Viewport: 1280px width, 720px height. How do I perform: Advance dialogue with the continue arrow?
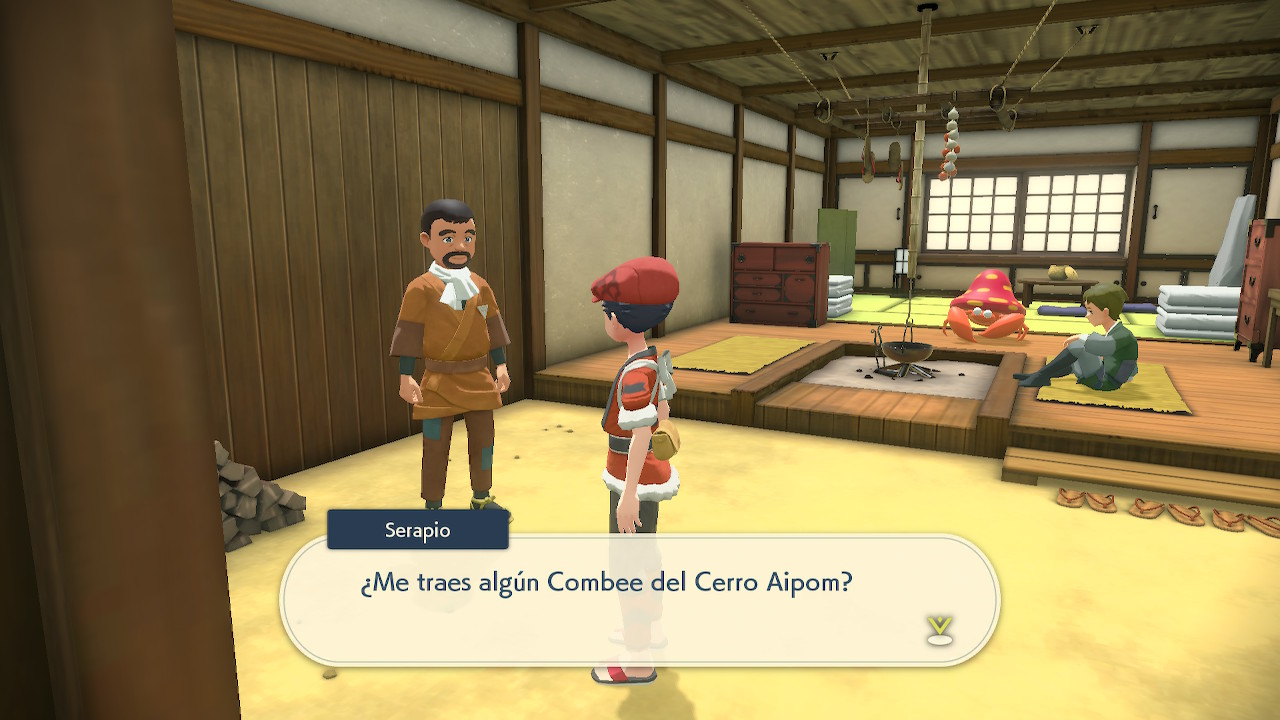click(x=939, y=630)
